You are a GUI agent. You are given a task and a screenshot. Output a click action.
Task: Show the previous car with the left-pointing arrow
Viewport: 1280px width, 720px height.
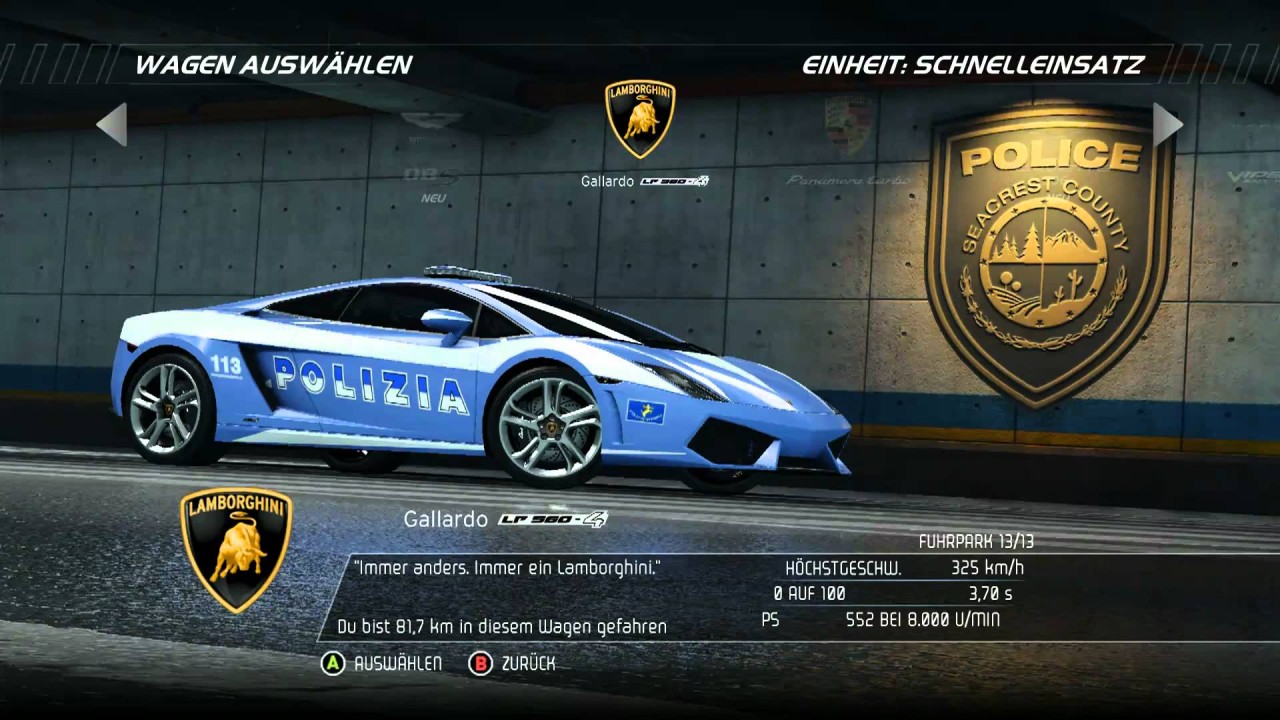point(112,124)
